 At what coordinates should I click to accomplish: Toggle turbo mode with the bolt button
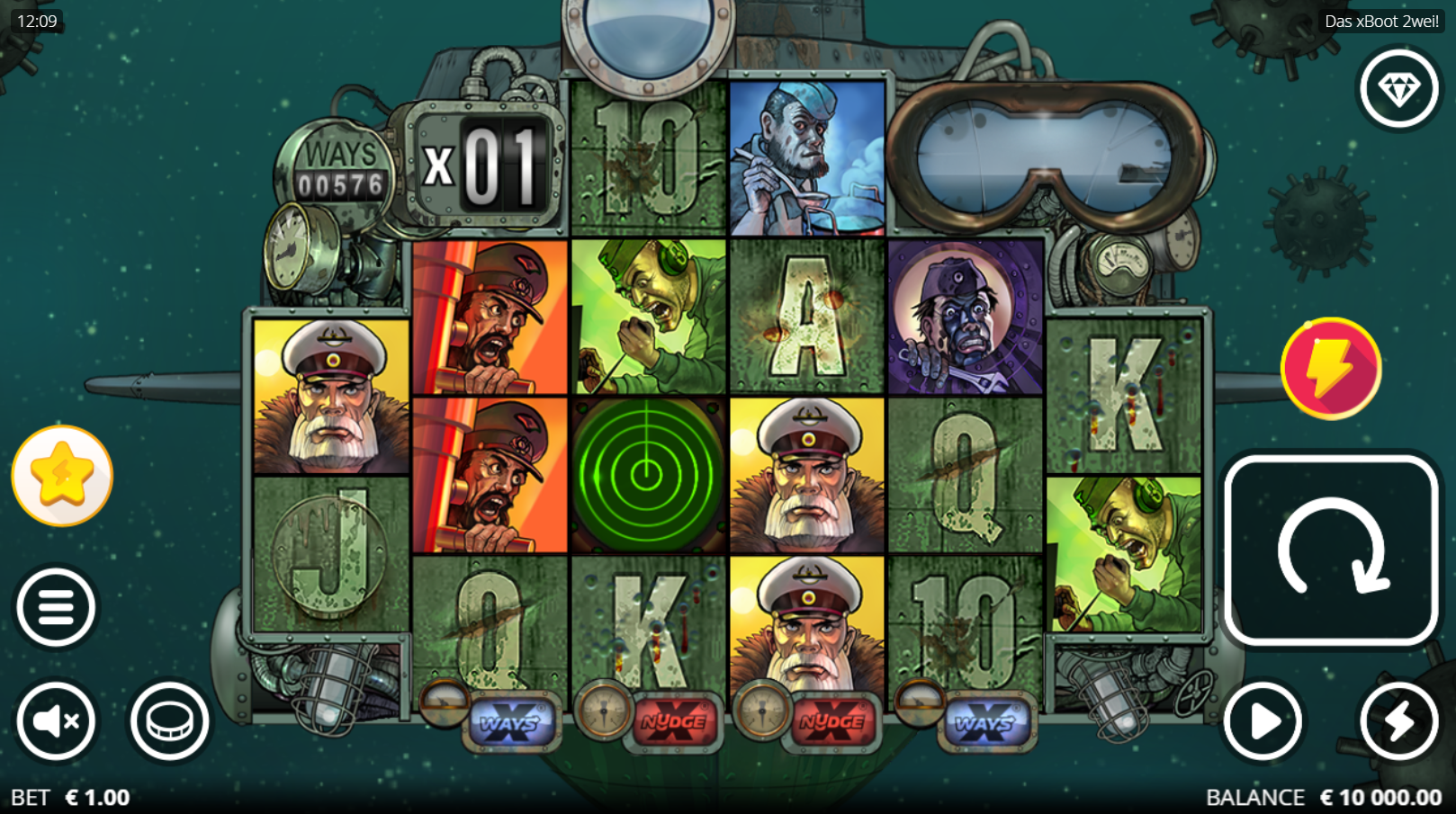1398,720
